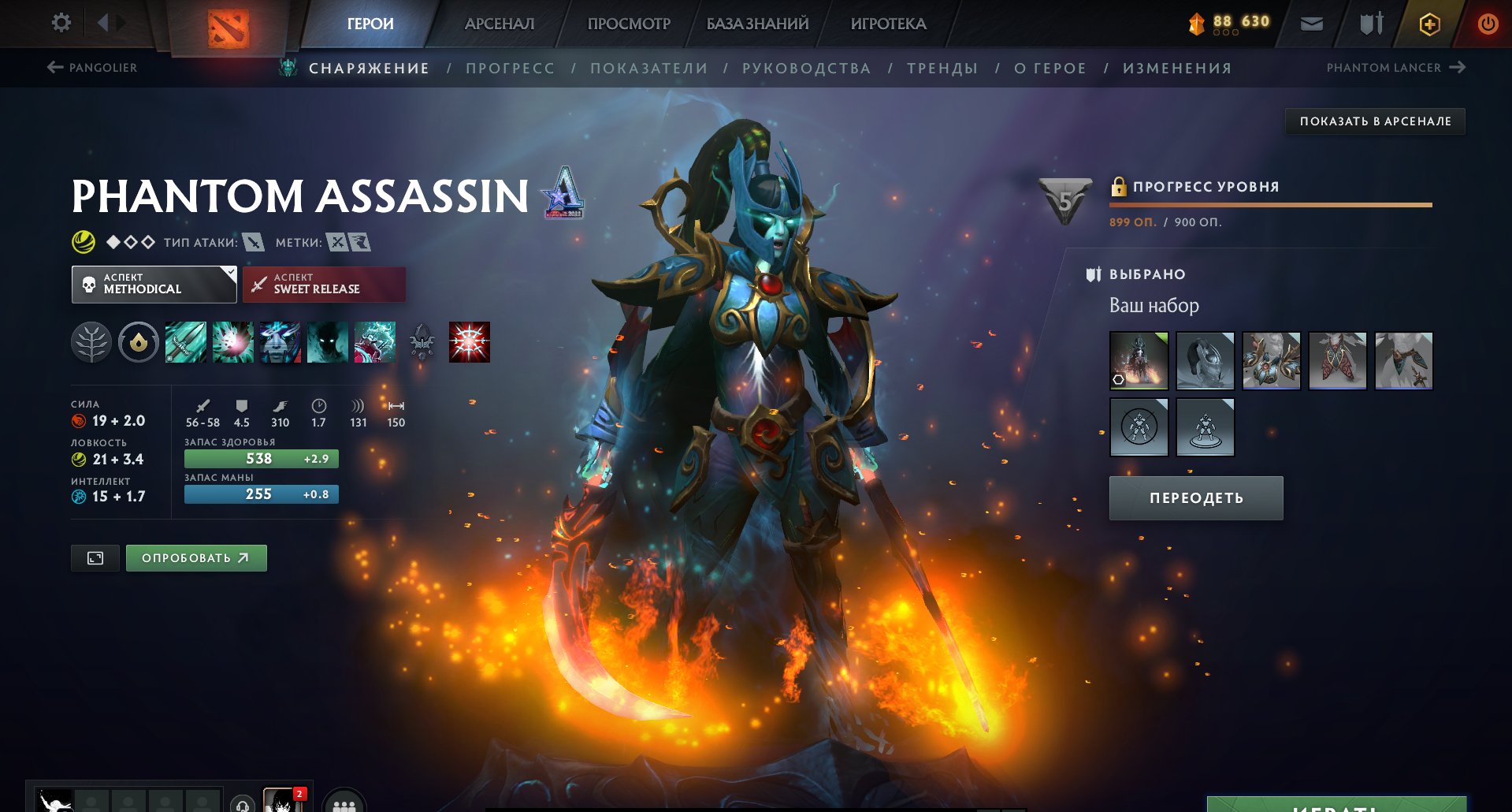Click the red power quit button
1512x812 pixels.
point(1488,24)
